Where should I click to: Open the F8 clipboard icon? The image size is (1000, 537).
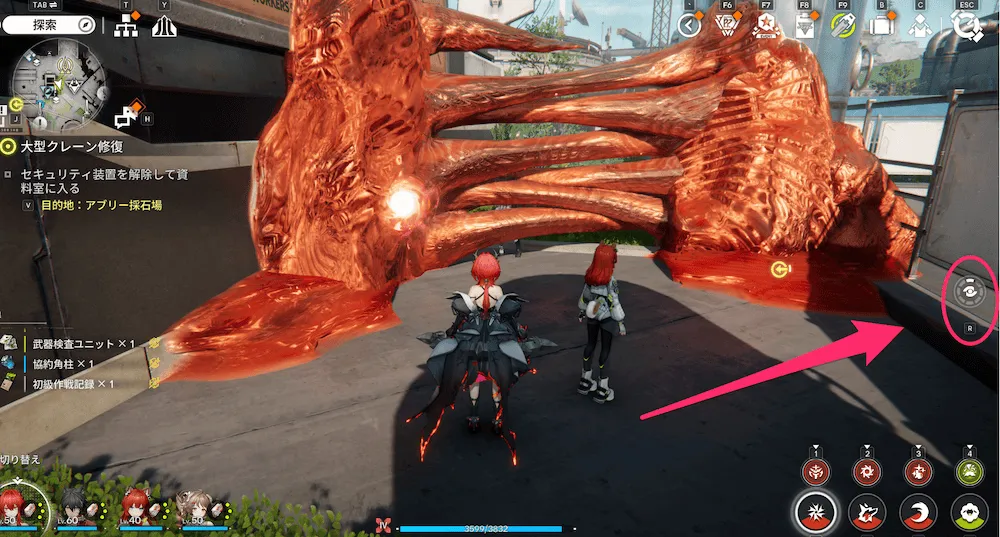click(805, 26)
